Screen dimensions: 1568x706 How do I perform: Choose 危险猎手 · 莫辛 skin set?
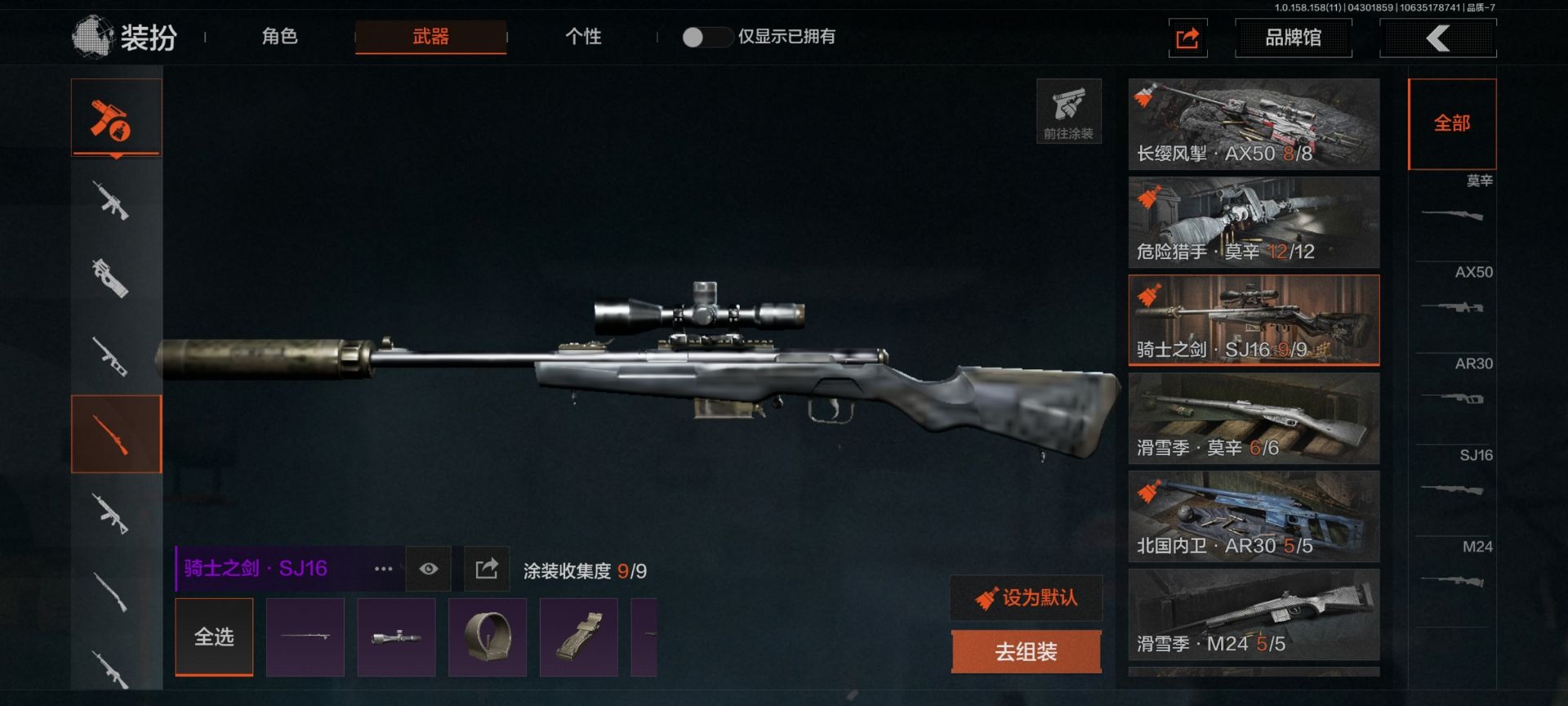coord(1254,222)
